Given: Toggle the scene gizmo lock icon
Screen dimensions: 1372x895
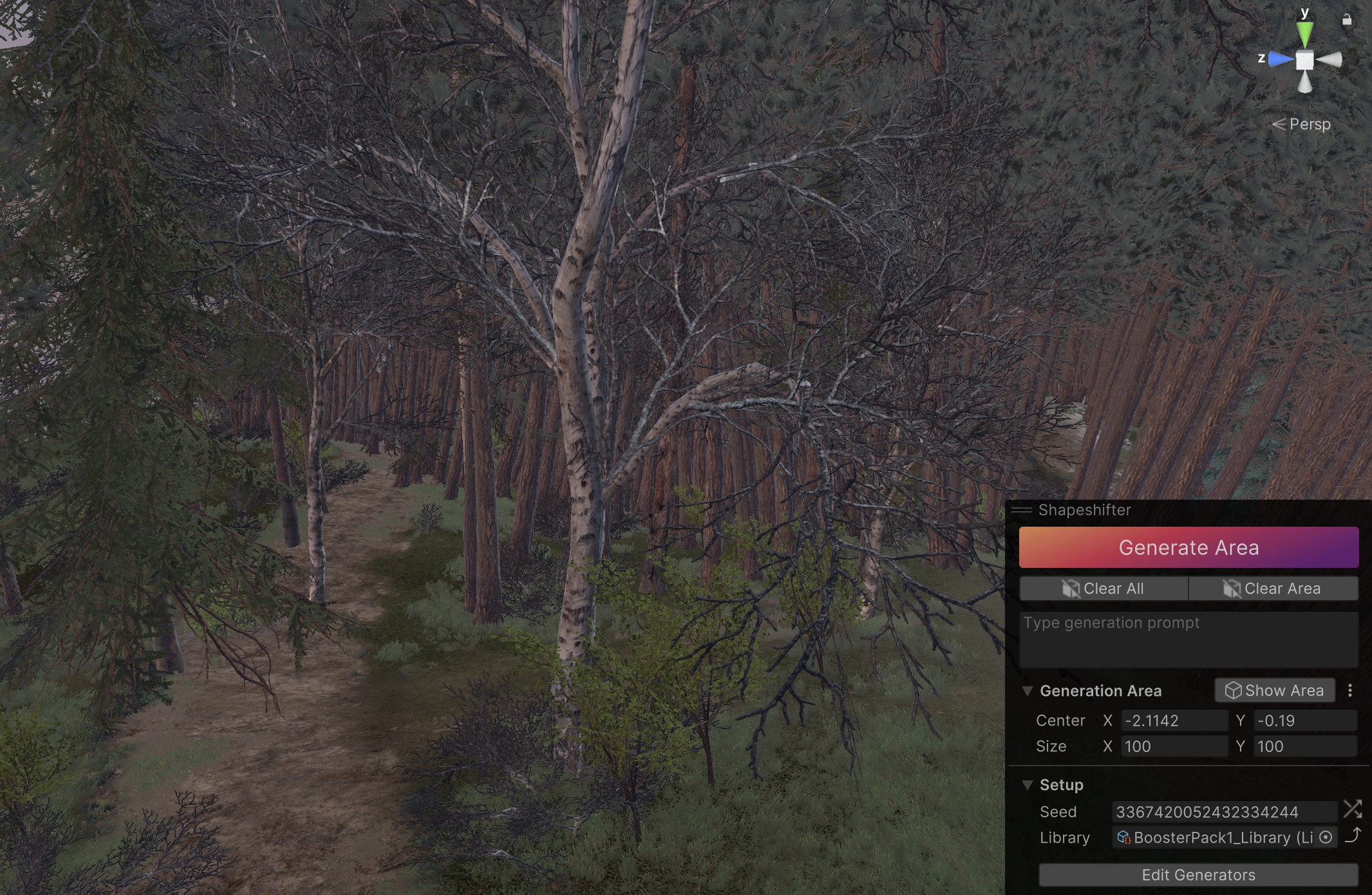Looking at the screenshot, I should [x=1346, y=20].
